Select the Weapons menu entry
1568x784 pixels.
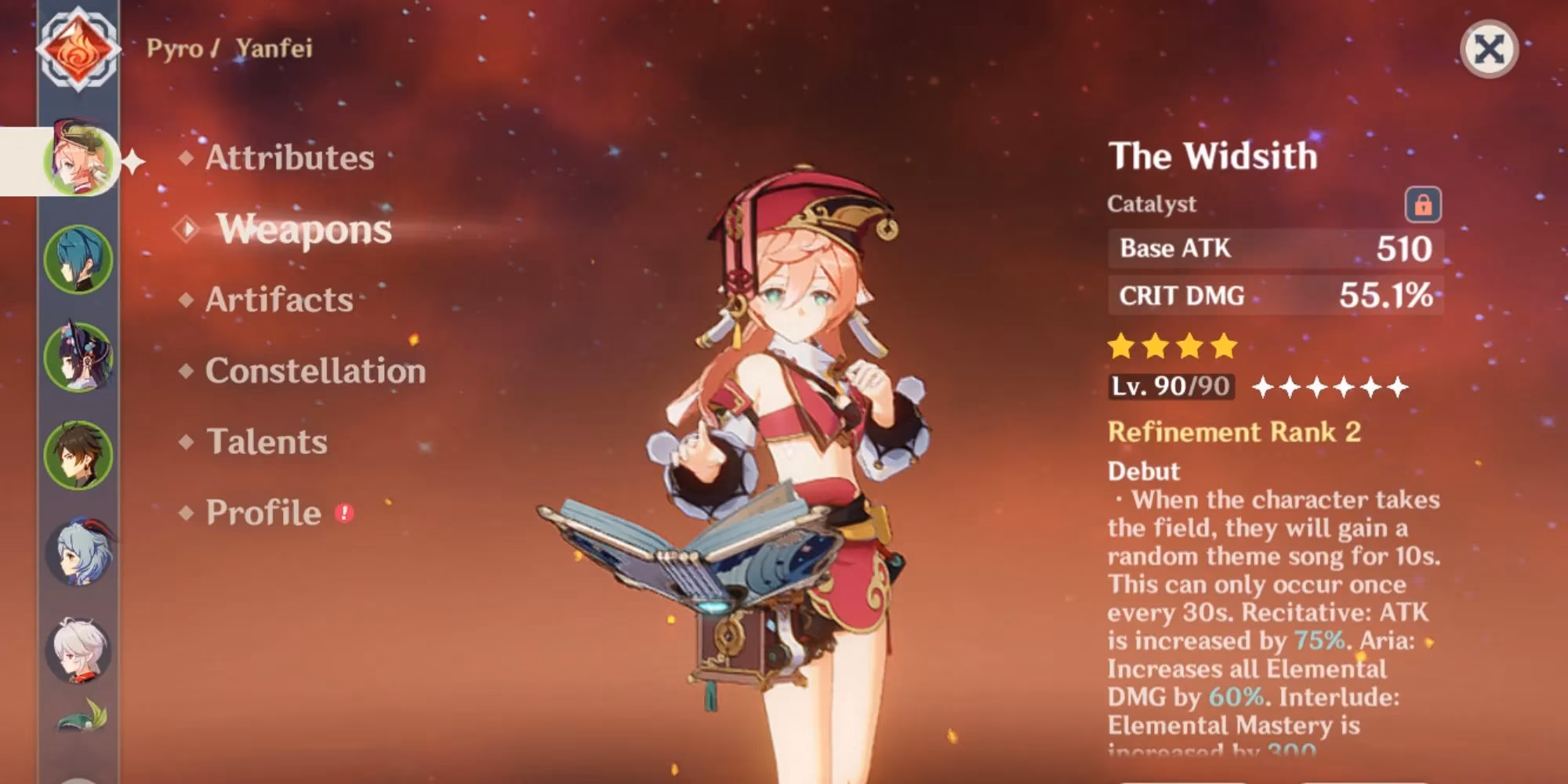click(x=303, y=229)
